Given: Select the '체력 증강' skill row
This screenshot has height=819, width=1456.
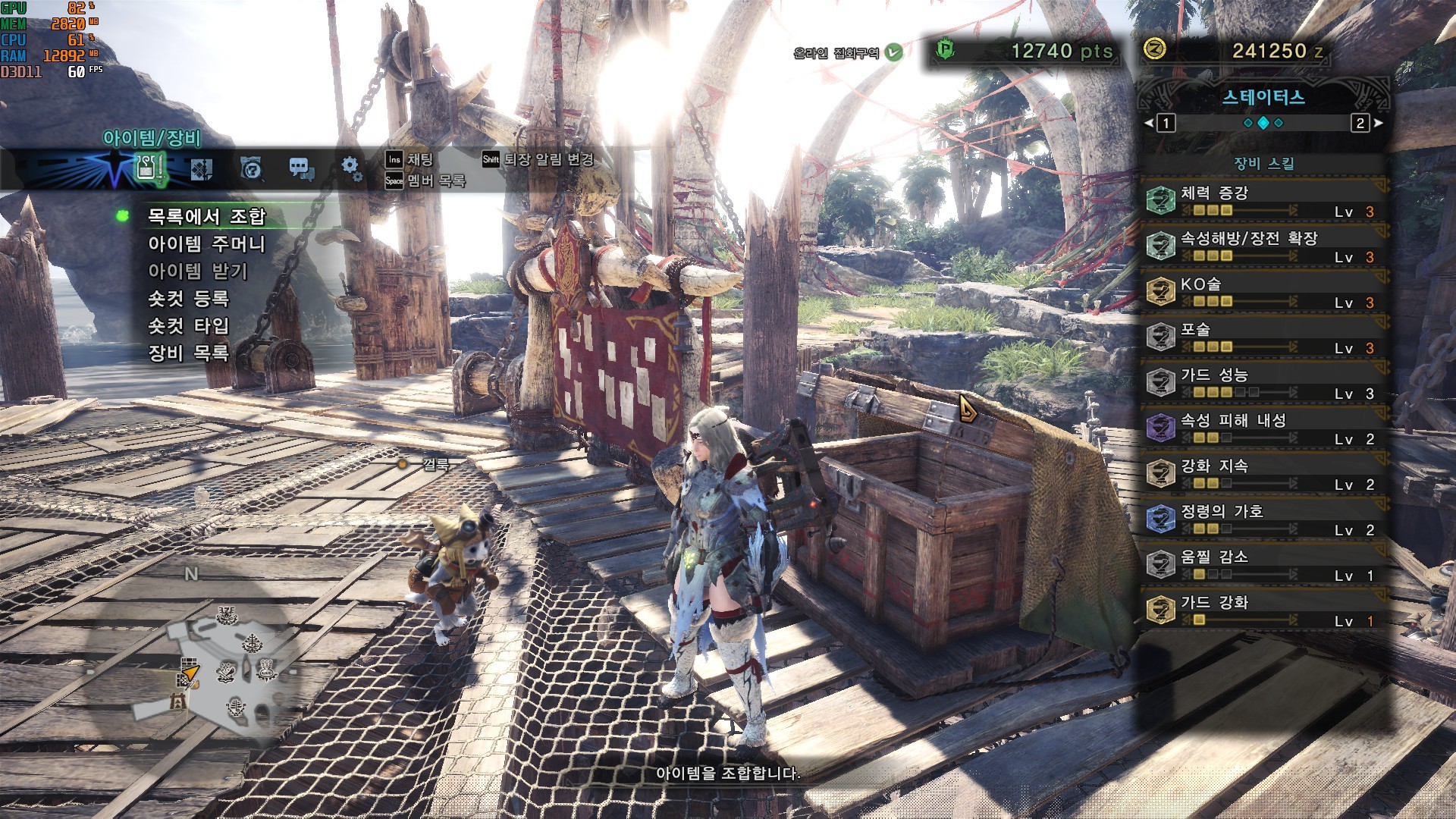Looking at the screenshot, I should 1263,201.
